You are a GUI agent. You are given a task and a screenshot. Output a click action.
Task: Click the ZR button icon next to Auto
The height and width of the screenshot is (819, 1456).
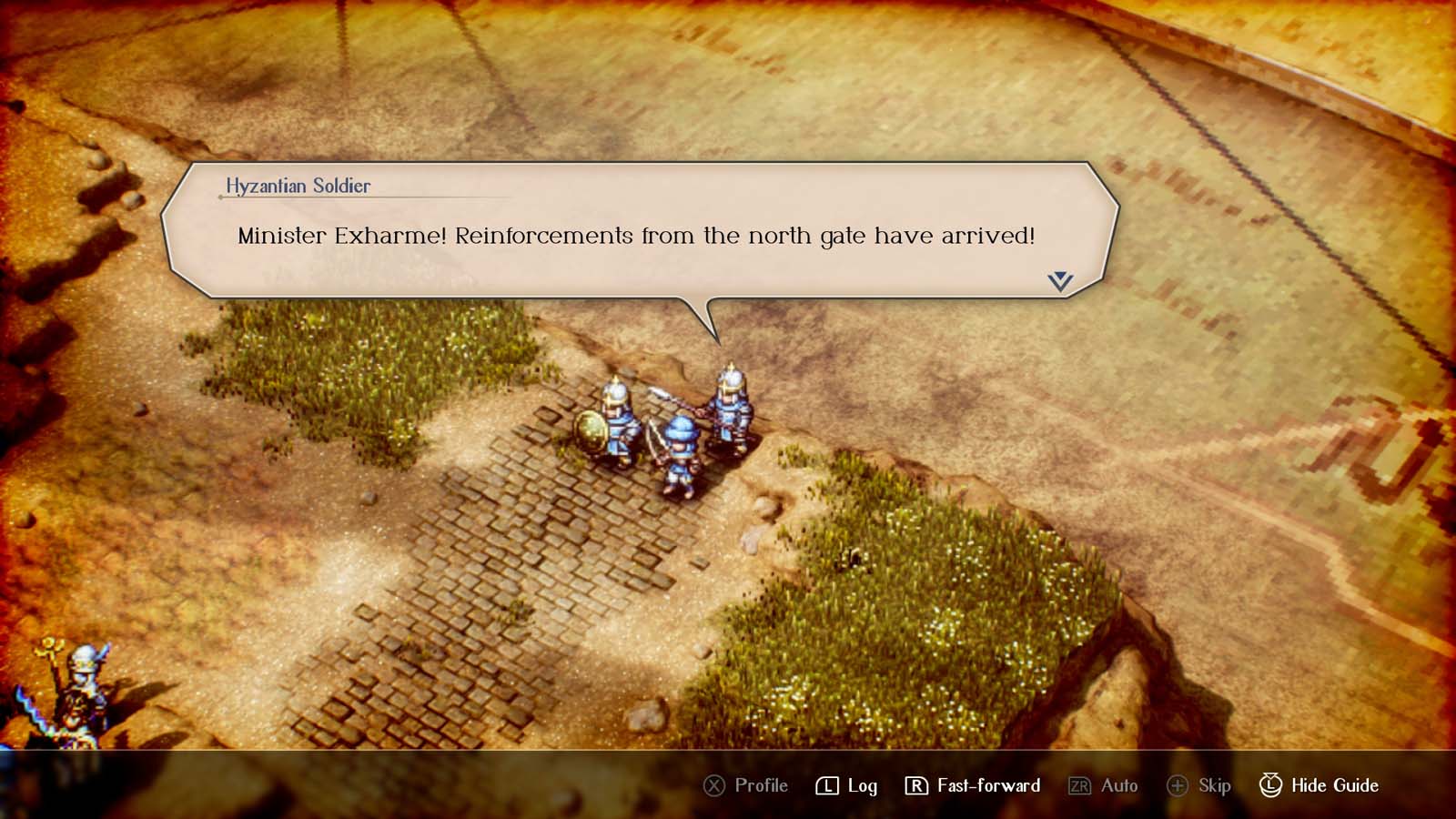[1078, 784]
